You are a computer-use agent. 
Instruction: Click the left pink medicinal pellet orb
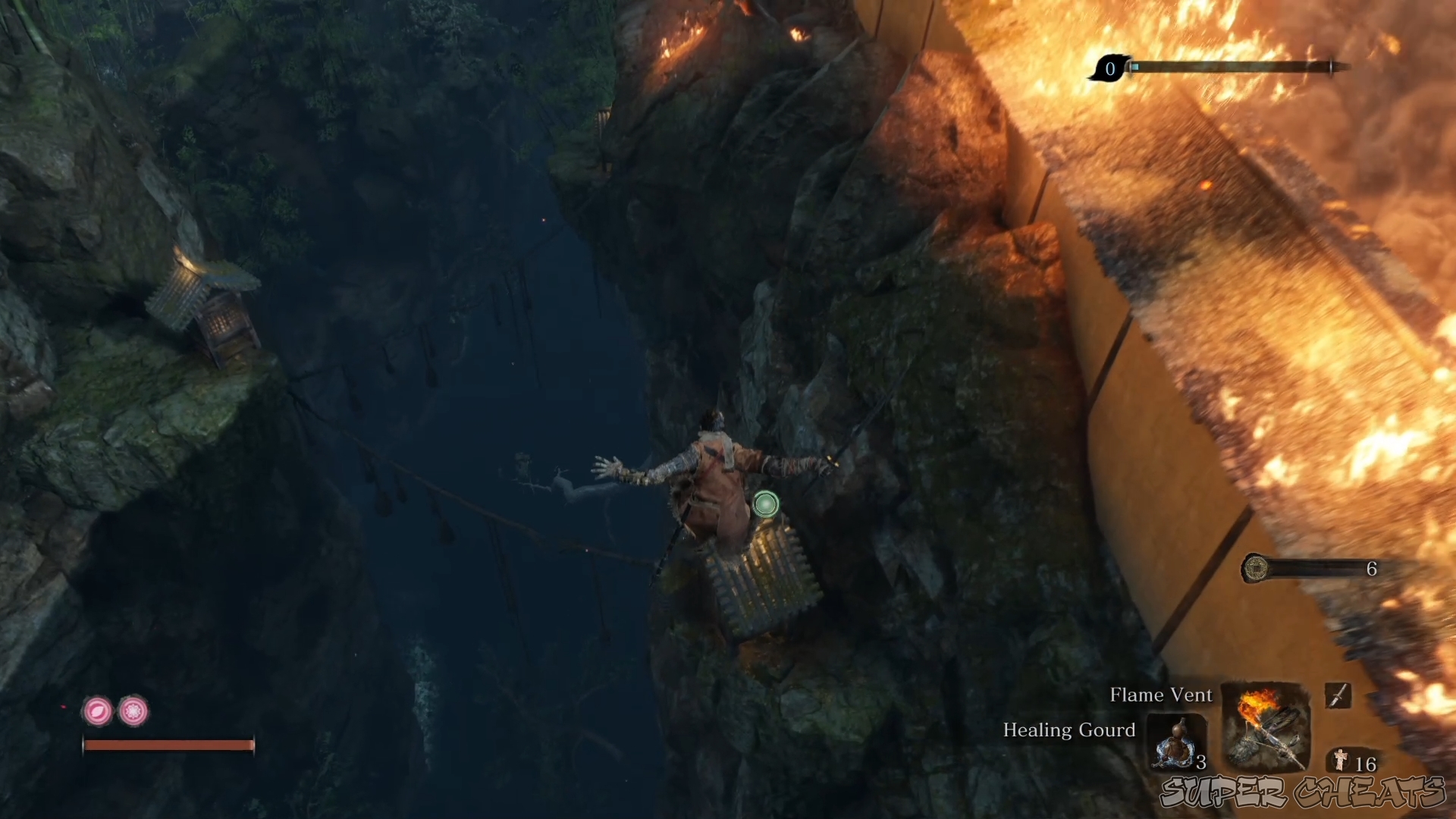tap(99, 713)
